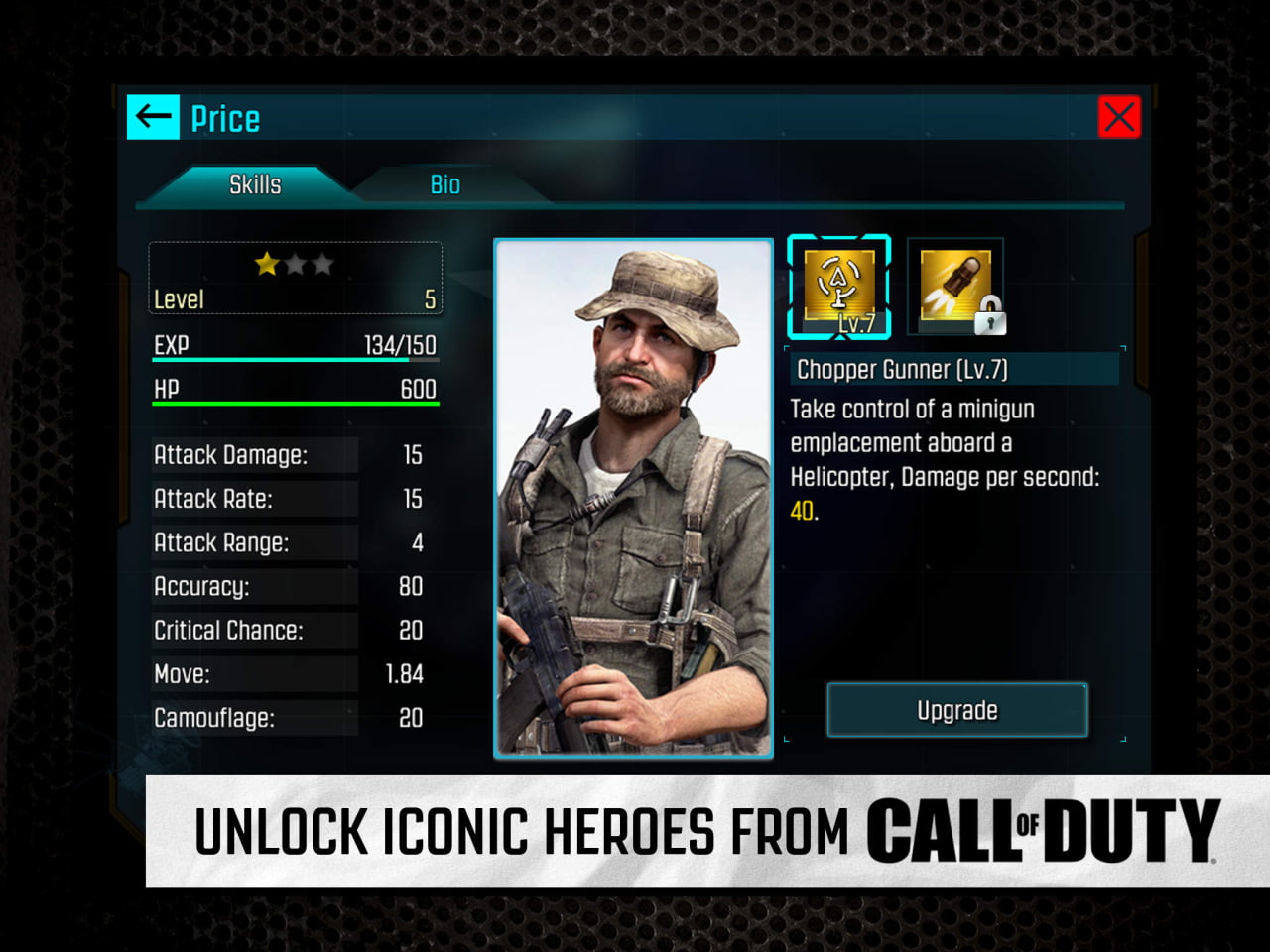Click the Level 5 indicator
This screenshot has width=1270, height=952.
coord(295,299)
